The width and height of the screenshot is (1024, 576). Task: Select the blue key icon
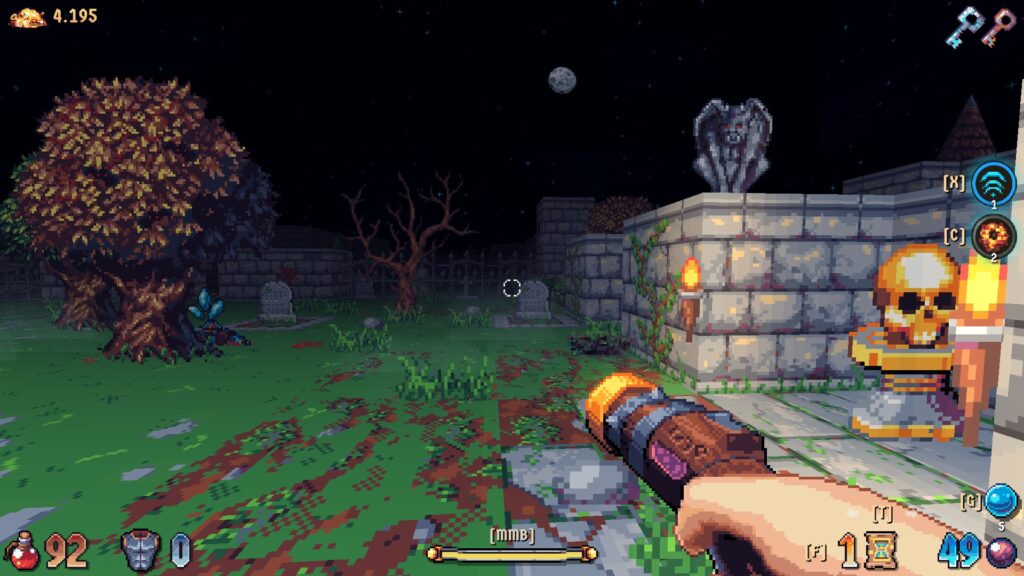click(x=964, y=27)
